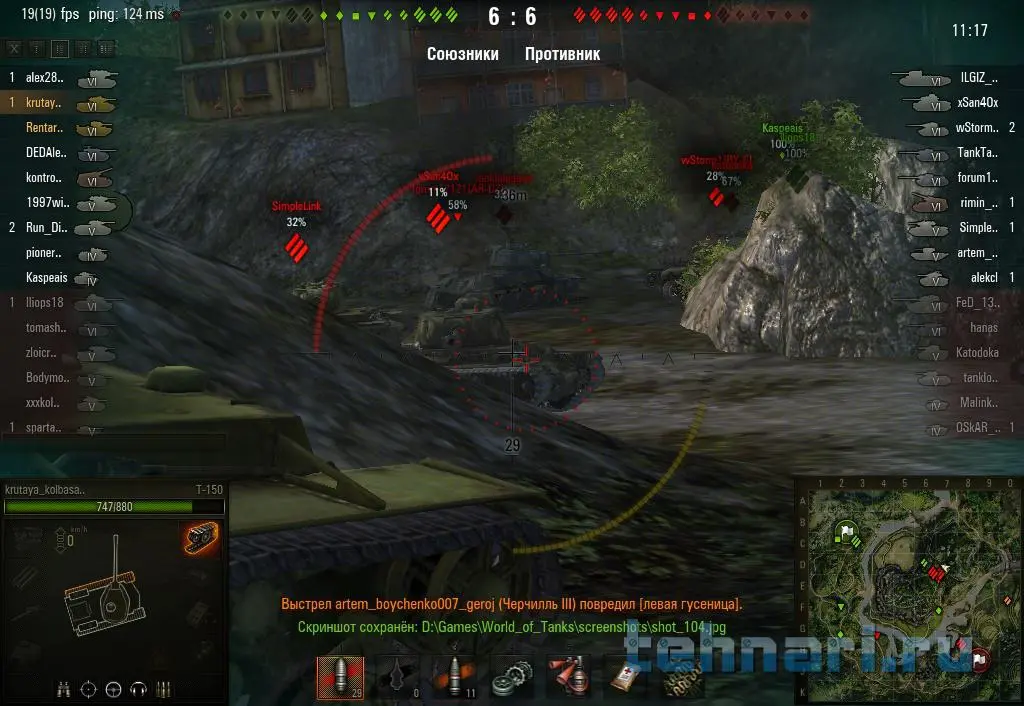
Task: Click the driver steering wheel crew icon
Action: 113,688
